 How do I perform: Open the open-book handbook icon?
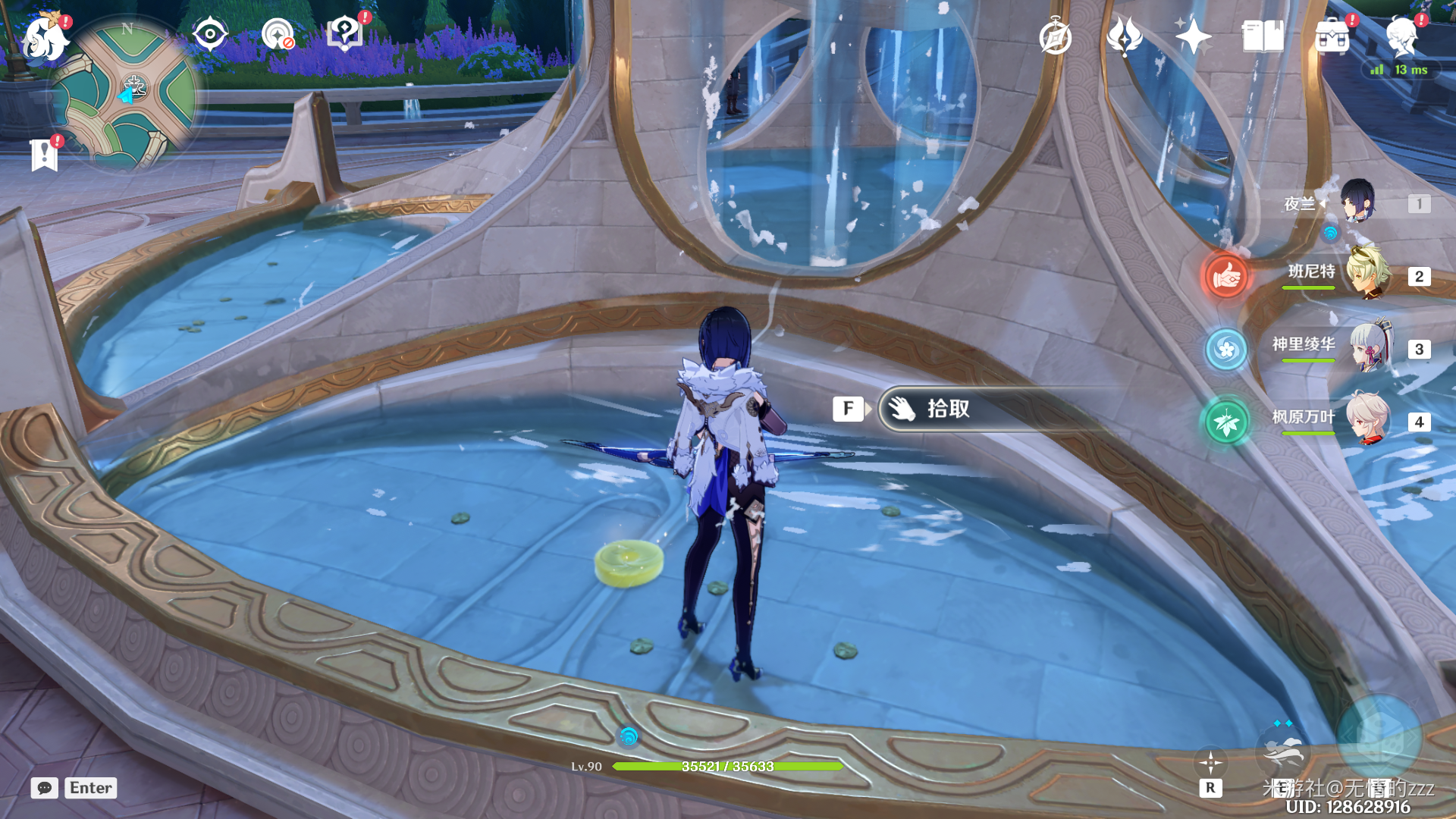pyautogui.click(x=1263, y=36)
